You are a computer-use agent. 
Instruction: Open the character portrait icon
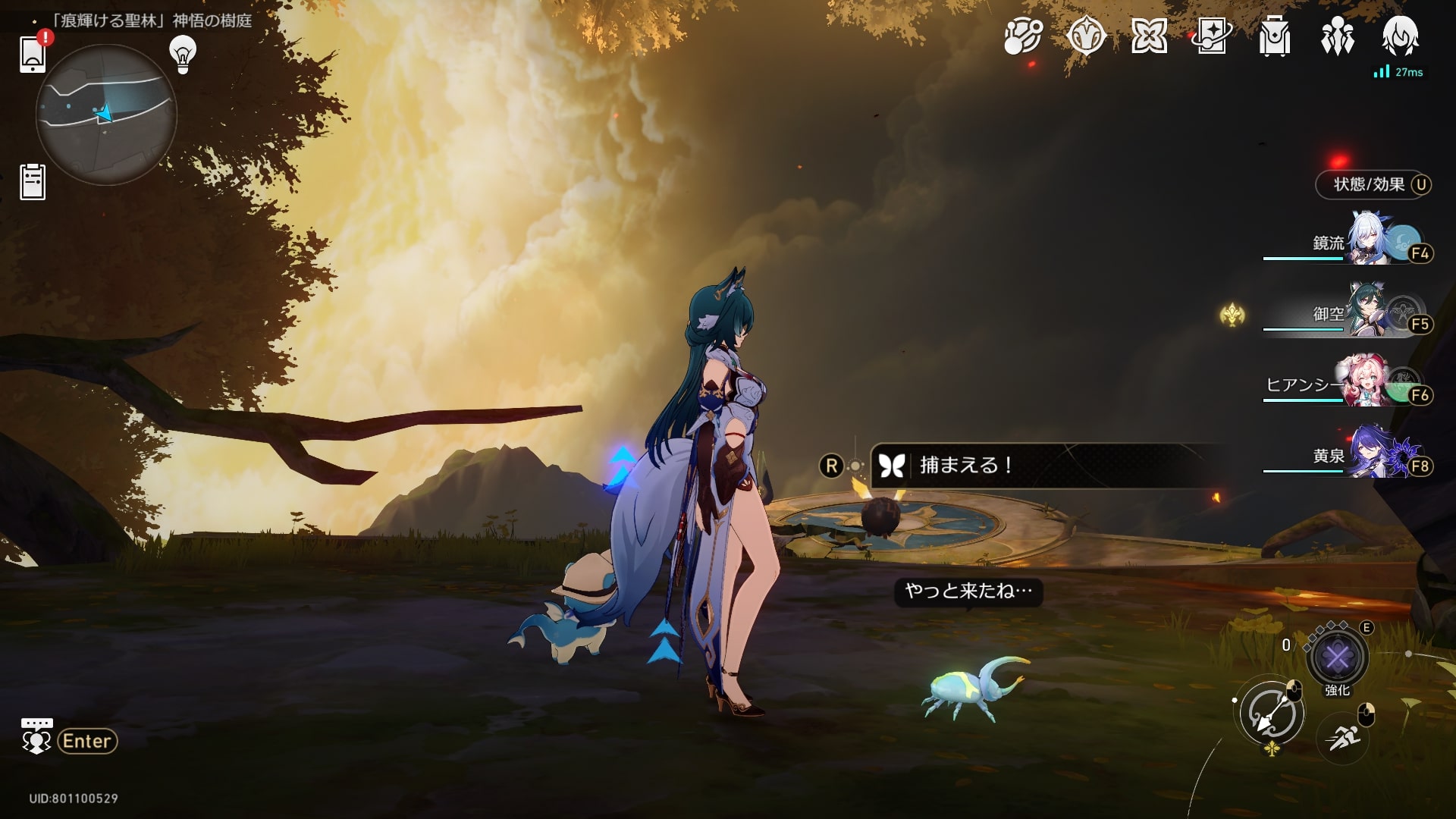(1400, 36)
